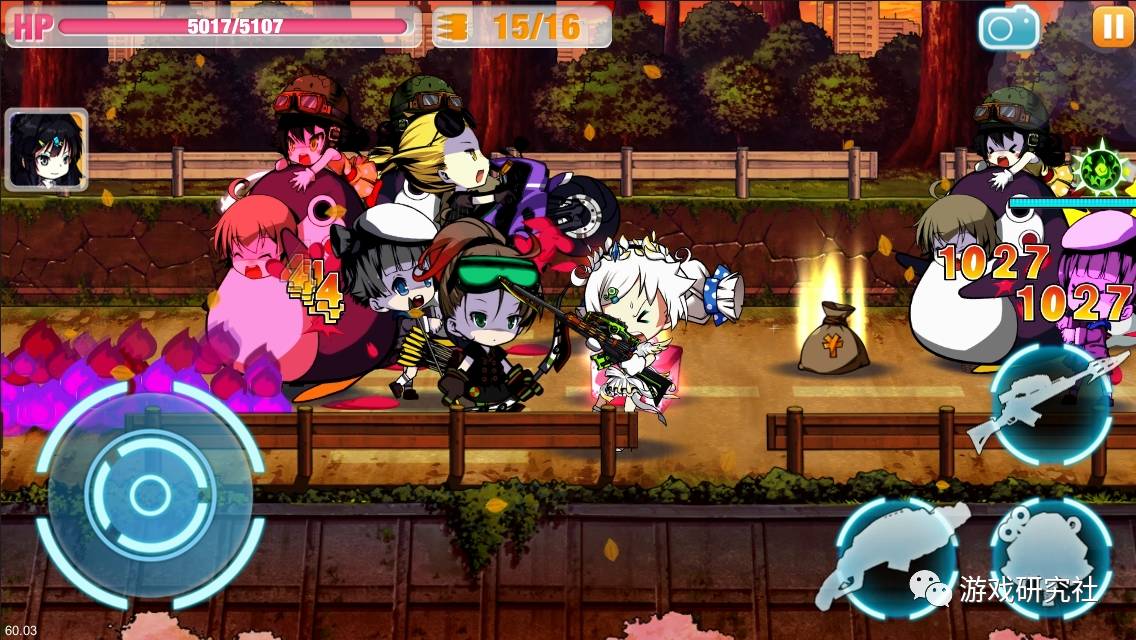Tap the virtual joystick center
Screen dimensions: 1136x640
pyautogui.click(x=150, y=493)
